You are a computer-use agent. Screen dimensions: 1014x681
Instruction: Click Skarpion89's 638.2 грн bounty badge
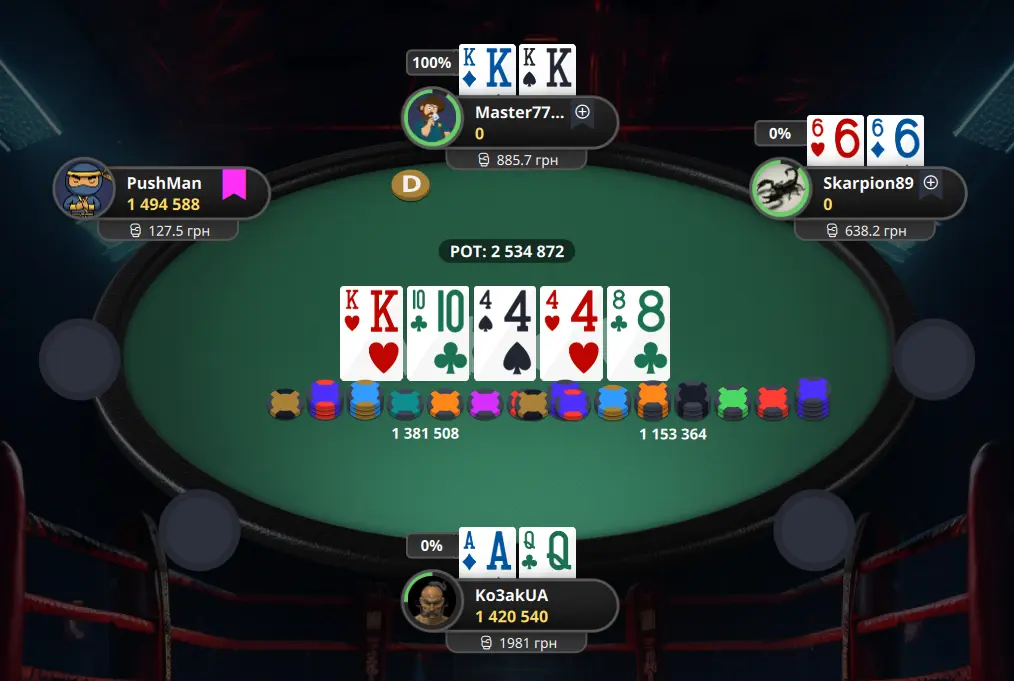click(x=865, y=231)
